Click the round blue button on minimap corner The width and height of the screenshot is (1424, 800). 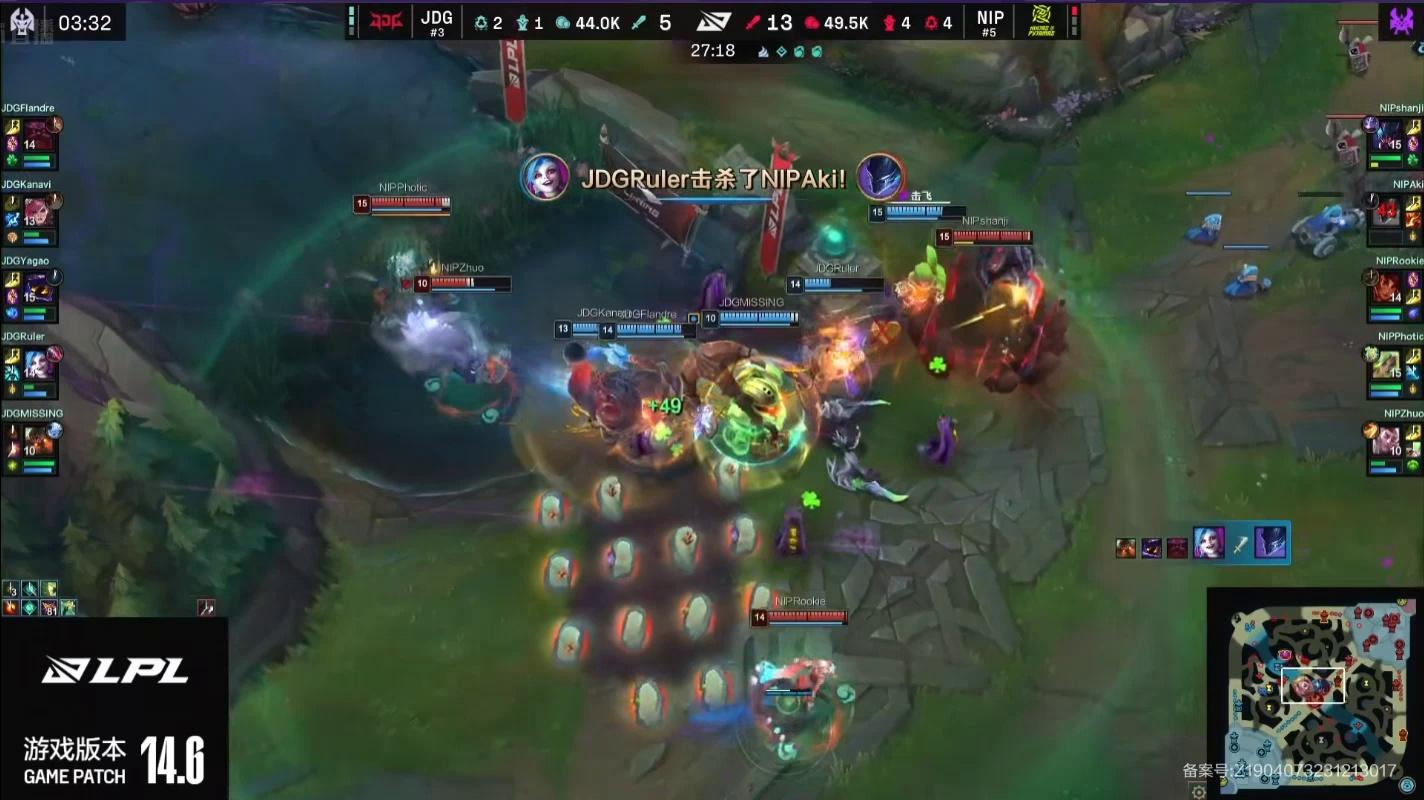coord(1408,785)
